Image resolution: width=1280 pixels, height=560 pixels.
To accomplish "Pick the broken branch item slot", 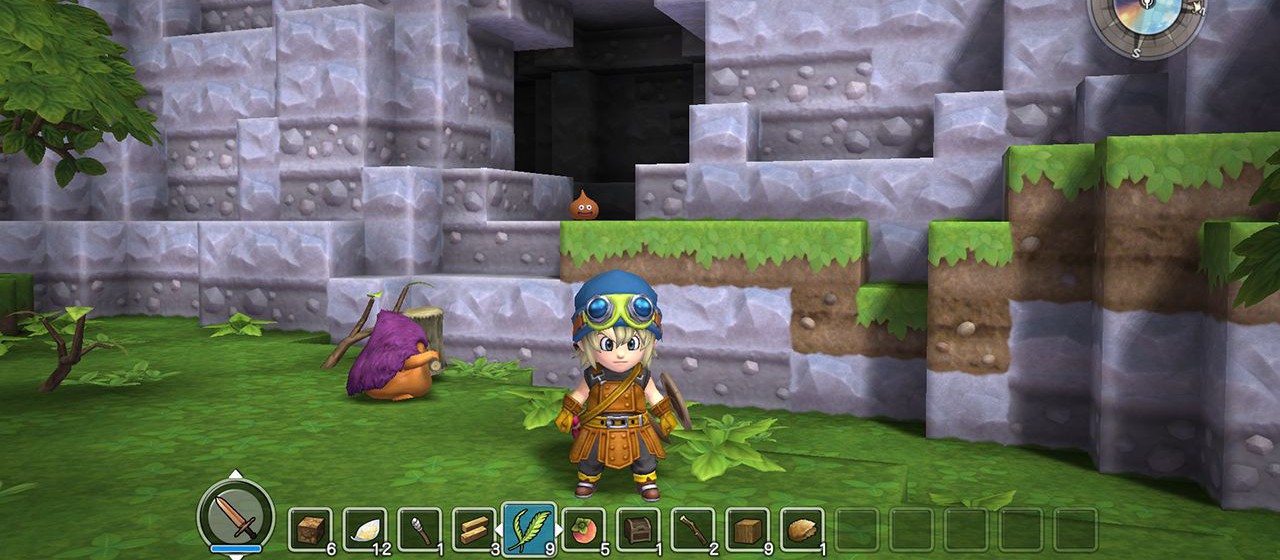I will (692, 529).
